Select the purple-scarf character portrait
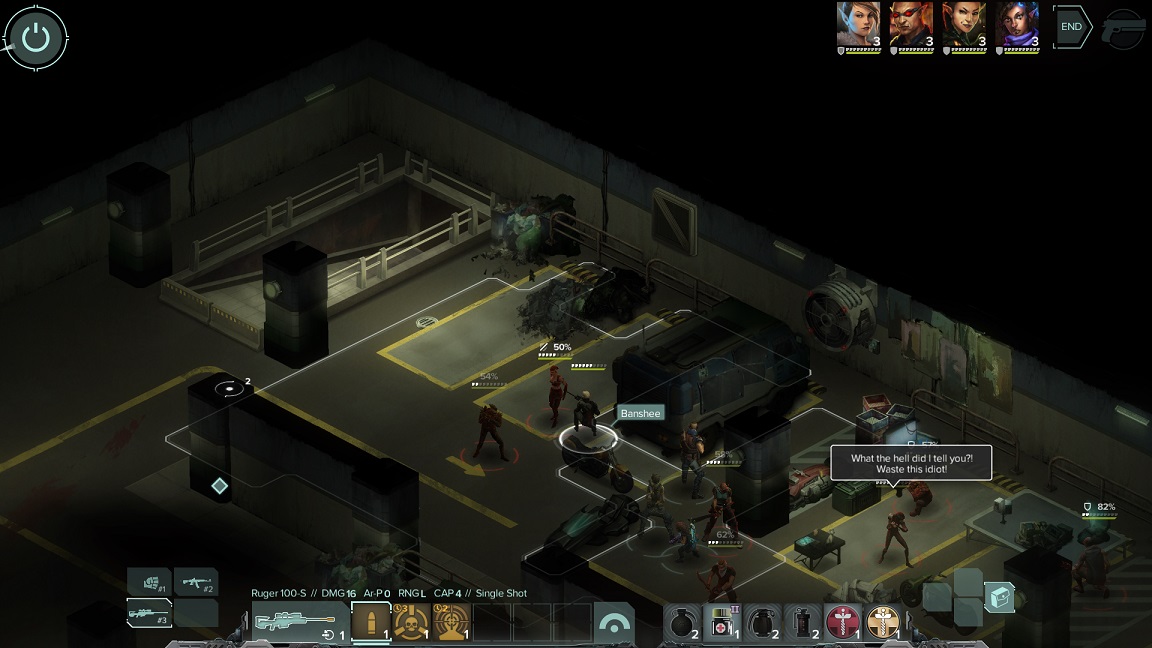 (x=1018, y=25)
